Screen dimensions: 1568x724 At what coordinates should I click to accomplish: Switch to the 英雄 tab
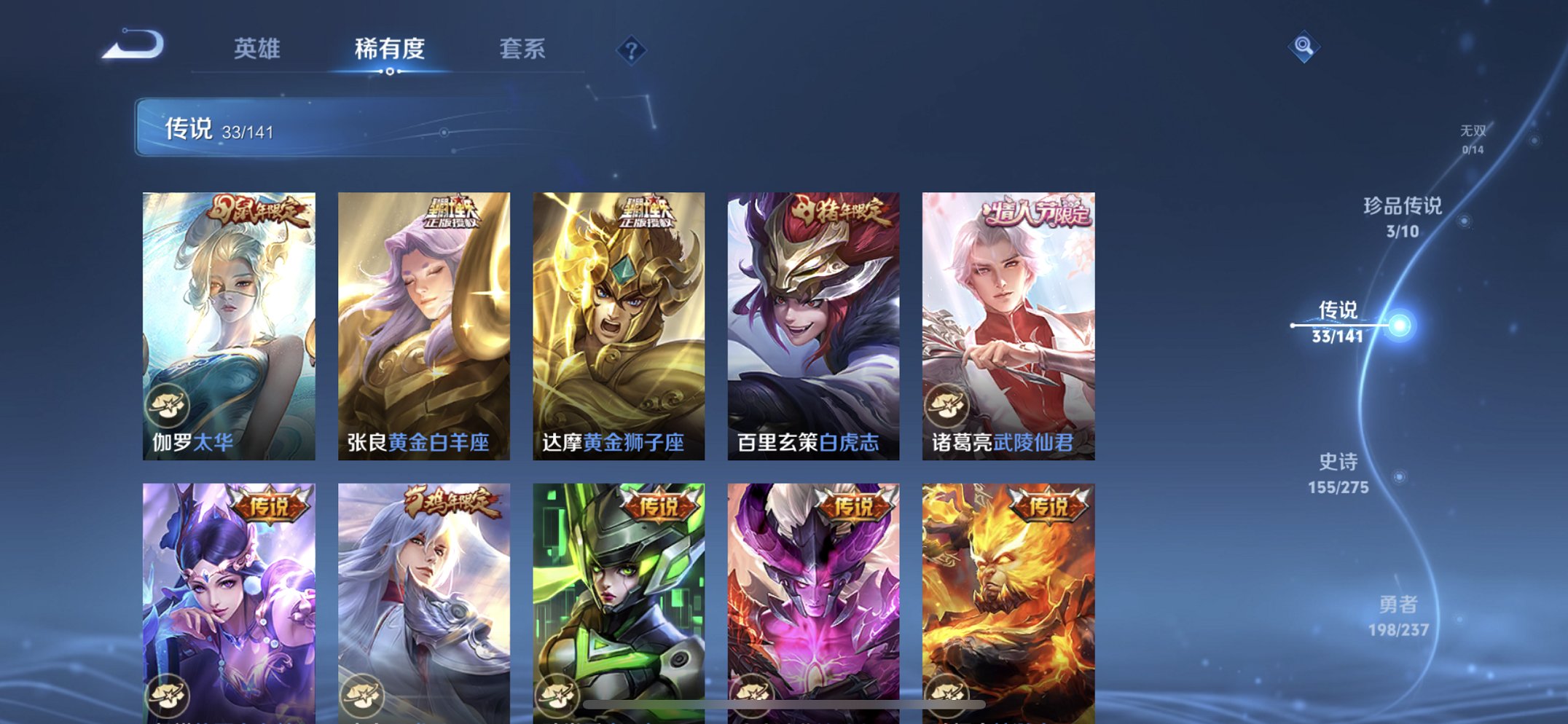click(x=256, y=48)
